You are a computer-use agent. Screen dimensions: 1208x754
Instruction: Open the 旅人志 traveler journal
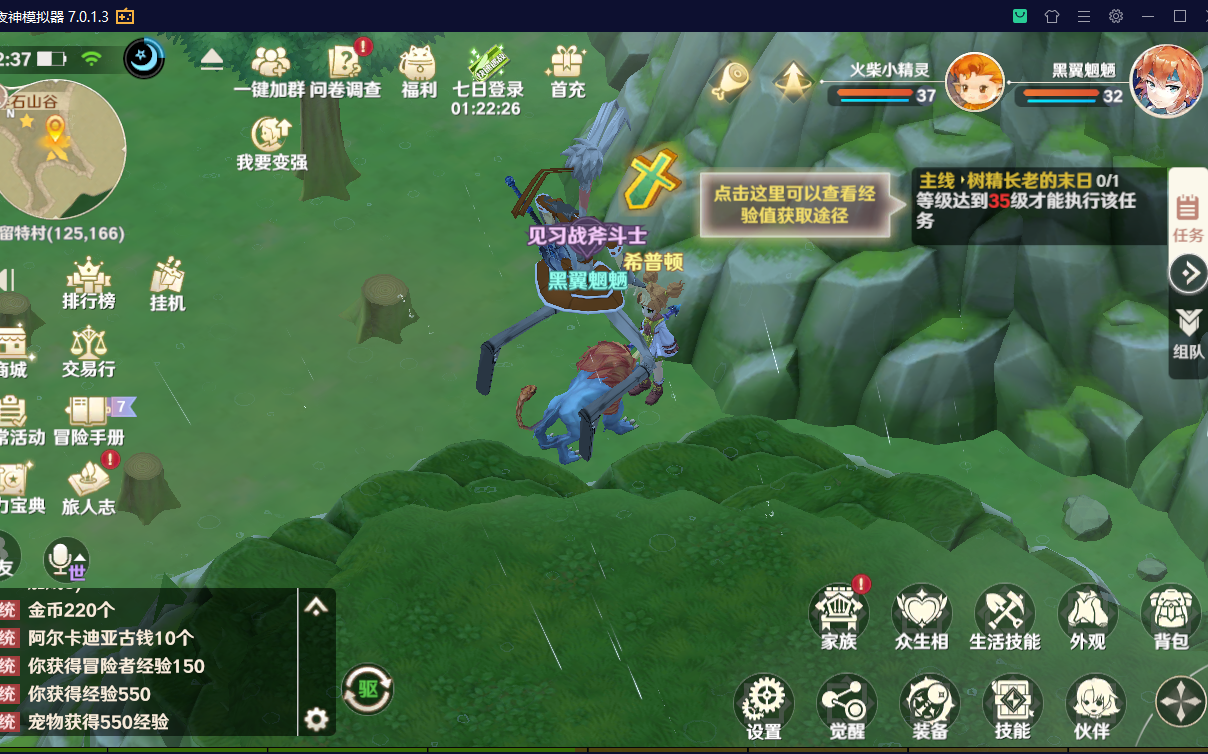[88, 487]
